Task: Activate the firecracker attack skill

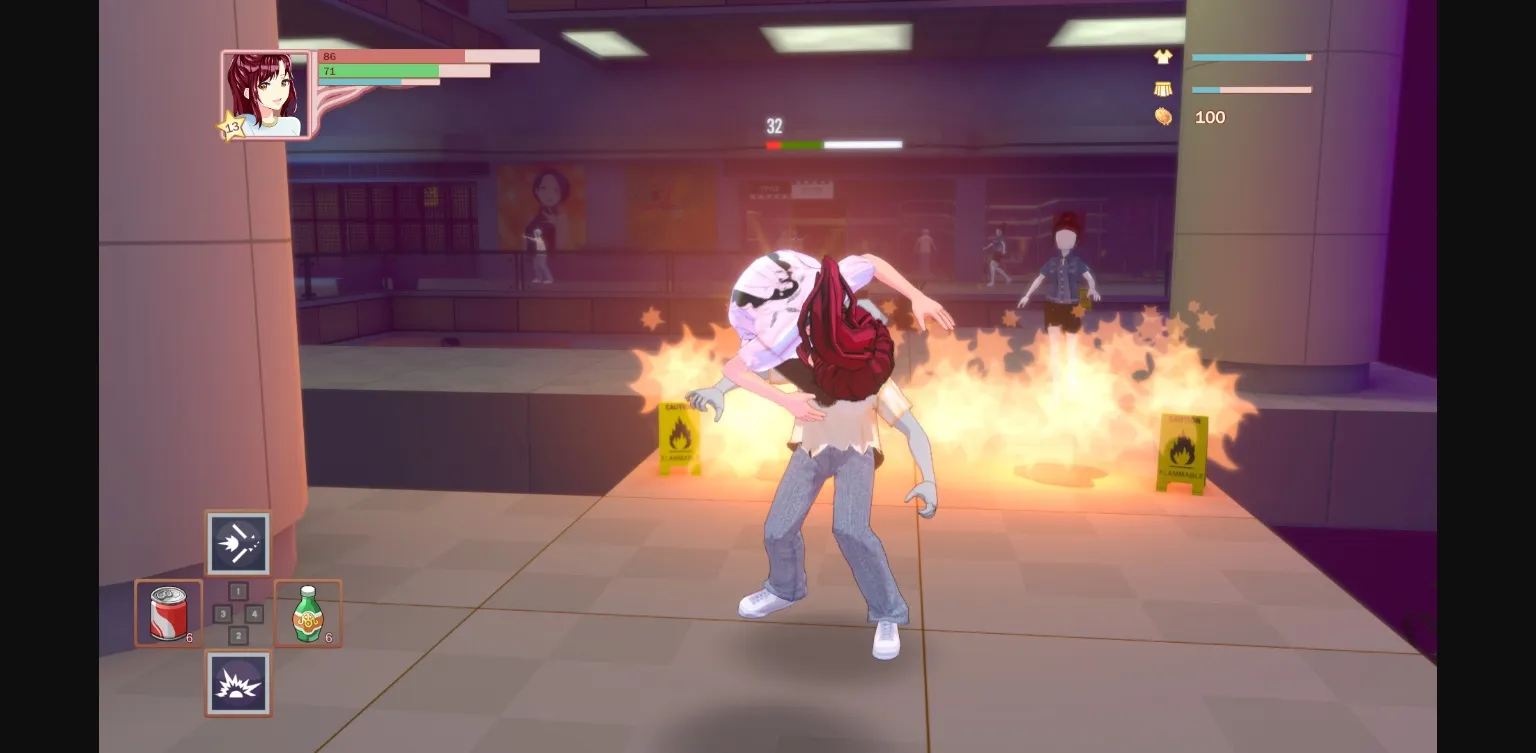Action: tap(238, 543)
